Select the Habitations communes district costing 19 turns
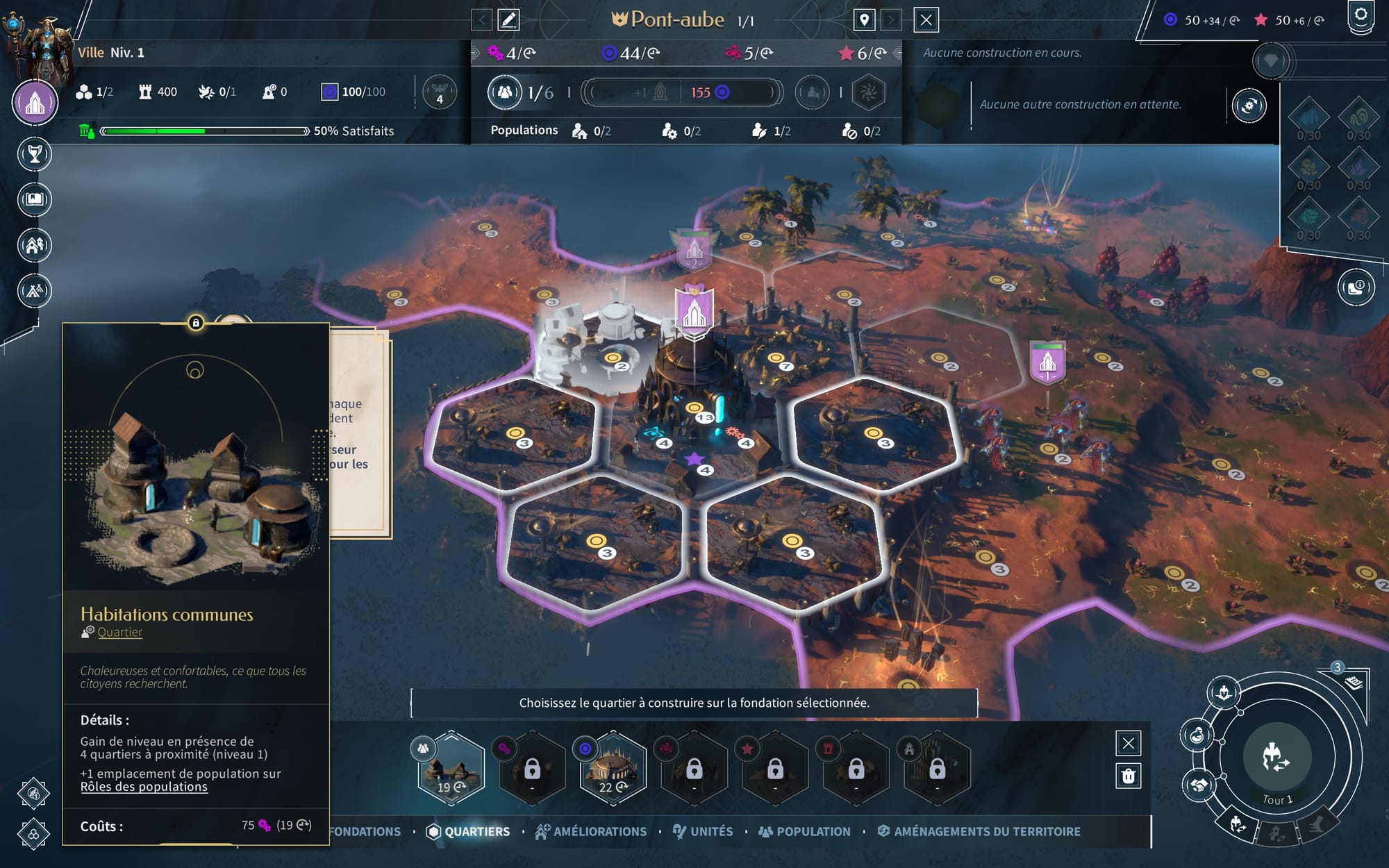This screenshot has width=1389, height=868. pos(451,769)
